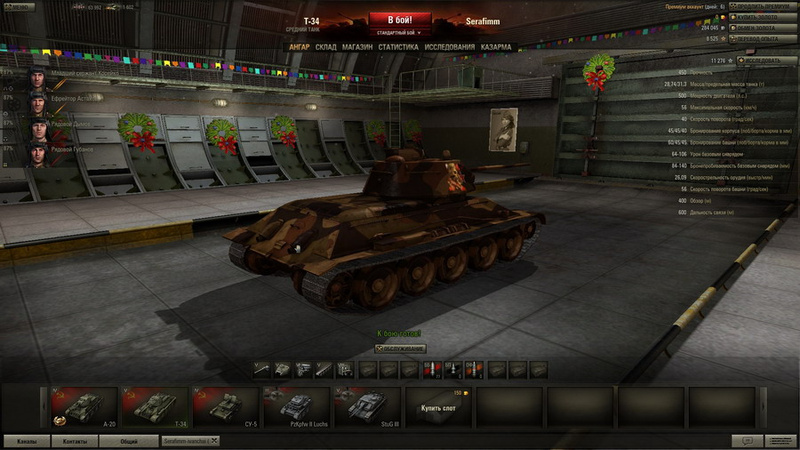
Task: Open the Склад tab
Action: pos(326,47)
